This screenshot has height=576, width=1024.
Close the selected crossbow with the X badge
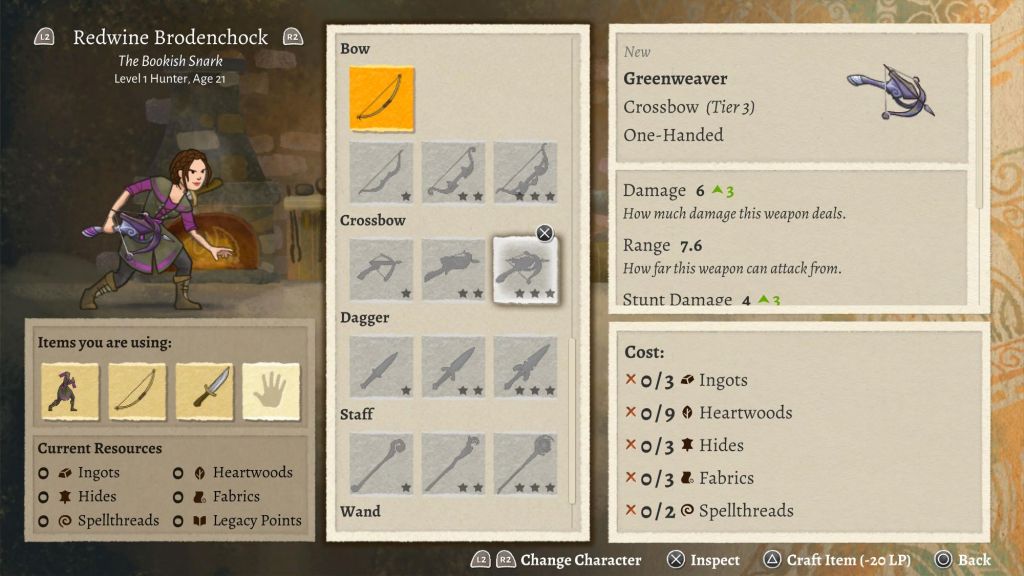coord(544,233)
